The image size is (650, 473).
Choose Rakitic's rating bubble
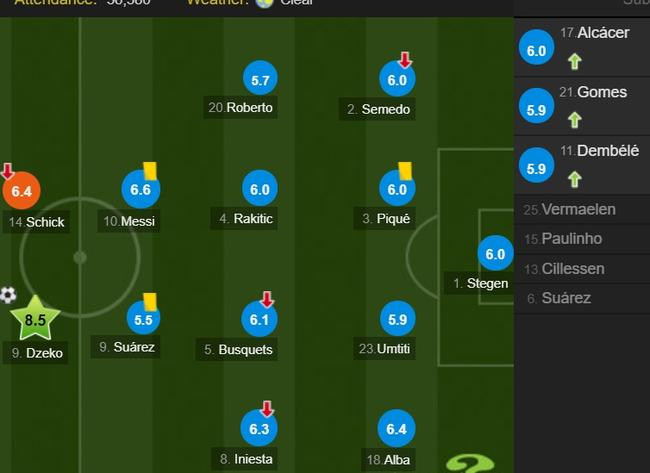click(x=260, y=189)
